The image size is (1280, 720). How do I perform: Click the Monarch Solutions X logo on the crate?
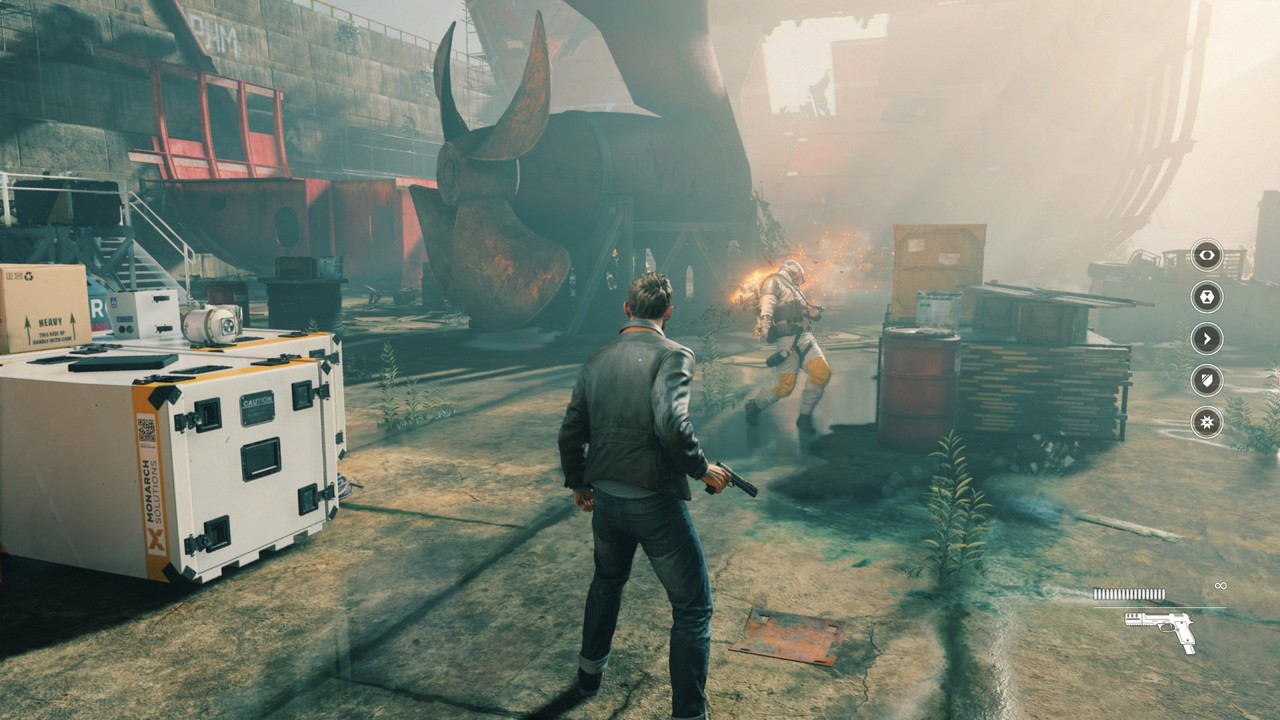[155, 539]
